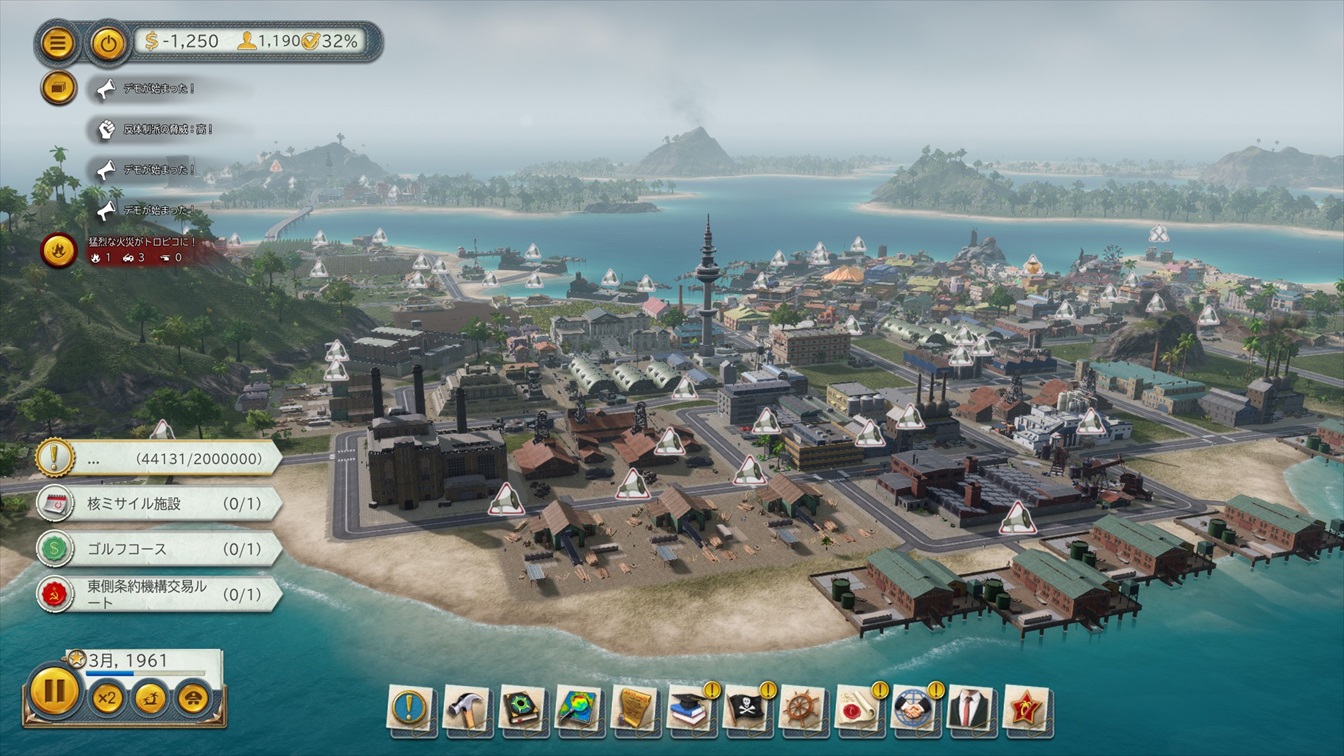Click the palm island button
The image size is (1344, 756).
(x=150, y=697)
